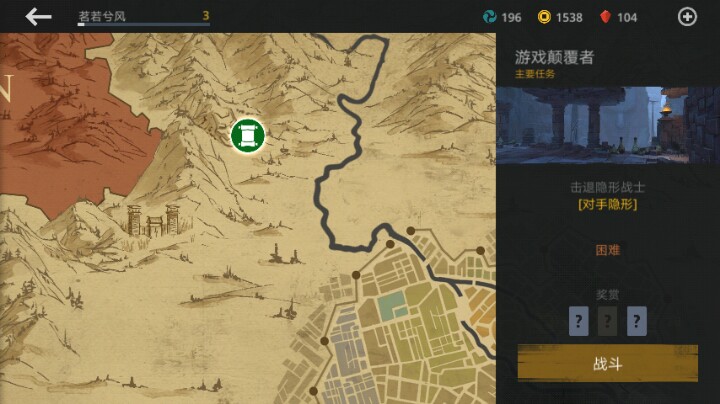Screen dimensions: 720x404
Task: Tap the red gem currency icon
Action: pos(604,17)
